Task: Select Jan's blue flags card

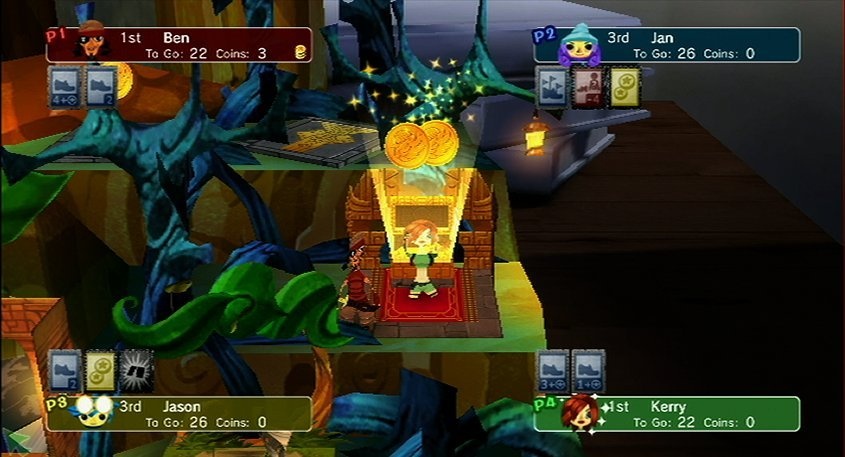Action: click(x=553, y=86)
